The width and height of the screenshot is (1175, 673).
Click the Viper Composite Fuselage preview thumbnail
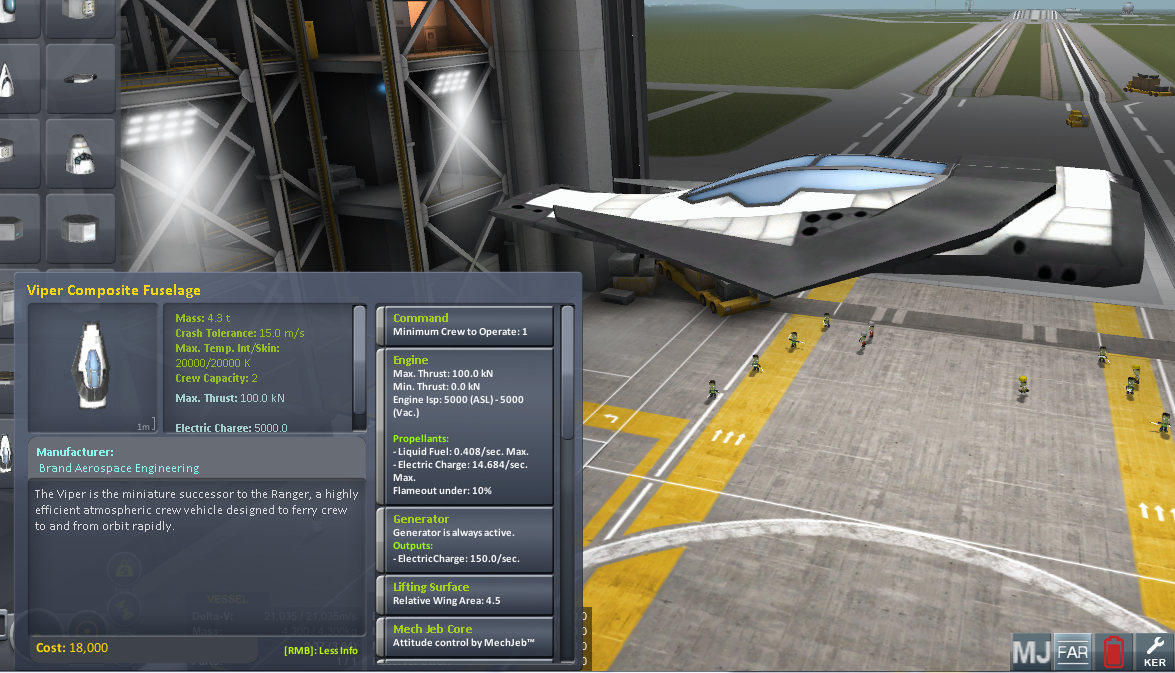click(93, 368)
